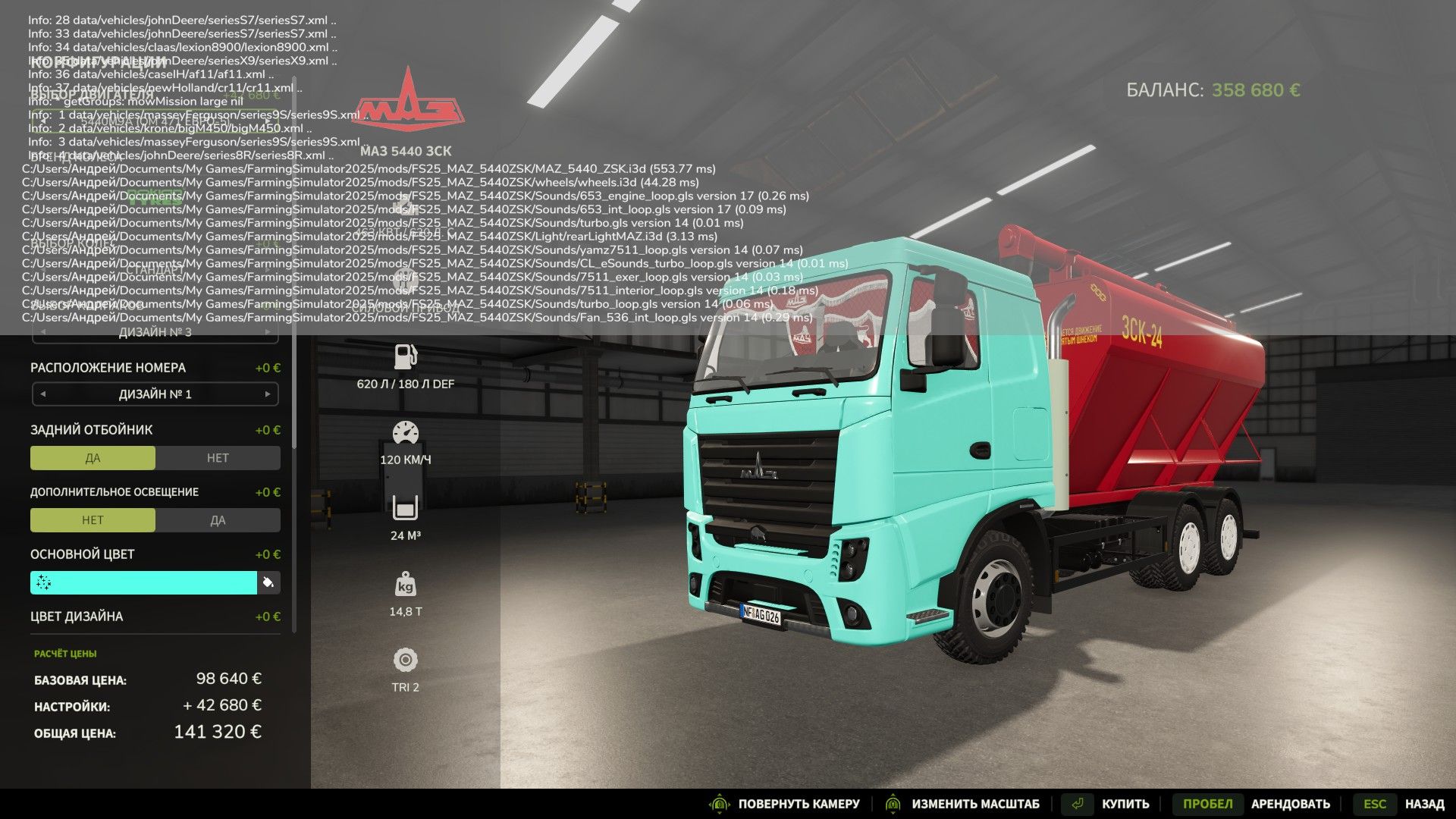Click the left arrow under РАСПОЛОЖЕНИЕ НОМЕРА
Screen dimensions: 1456x819
click(x=43, y=394)
